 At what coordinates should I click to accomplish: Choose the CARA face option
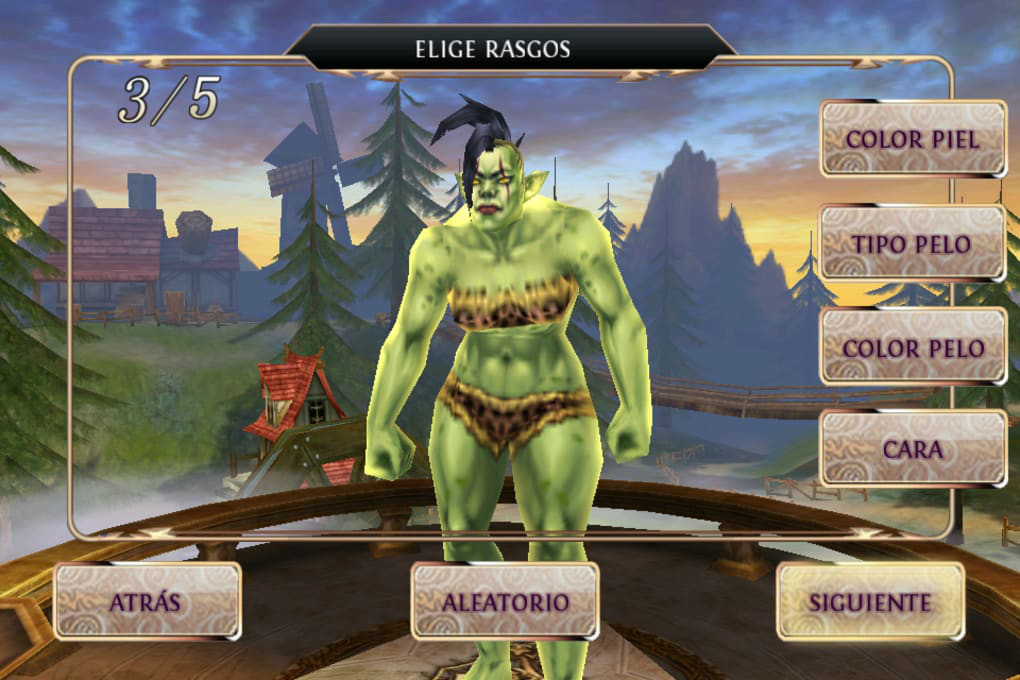click(912, 449)
